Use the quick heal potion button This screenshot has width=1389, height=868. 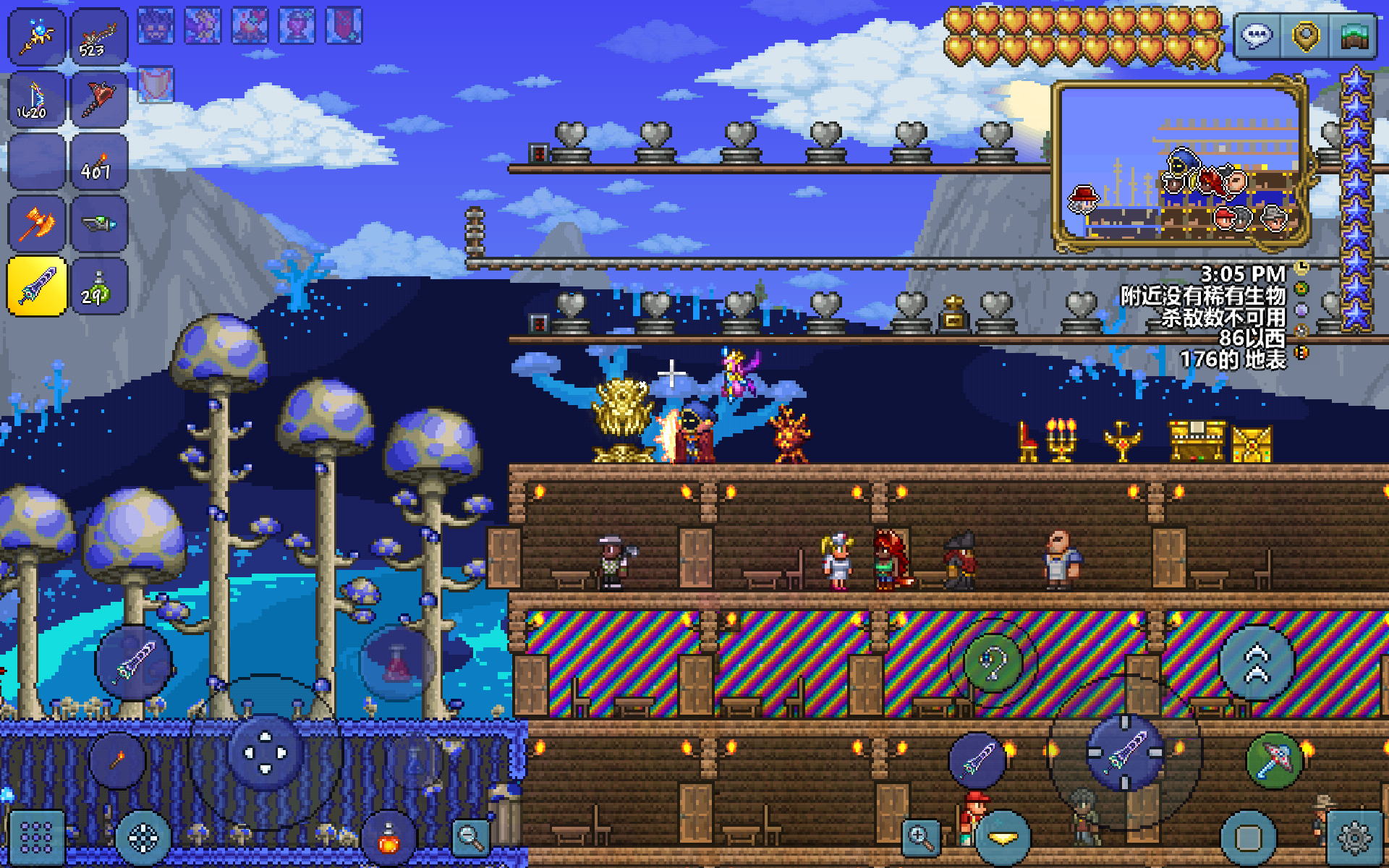point(388,839)
